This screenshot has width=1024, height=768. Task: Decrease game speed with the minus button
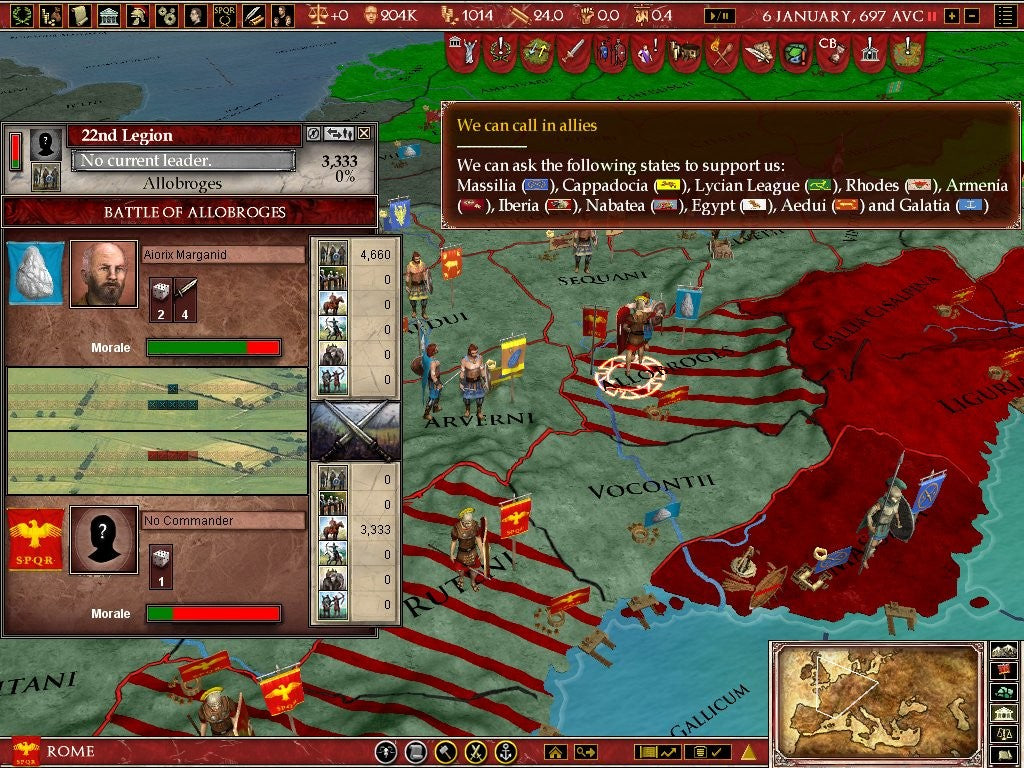pos(973,16)
